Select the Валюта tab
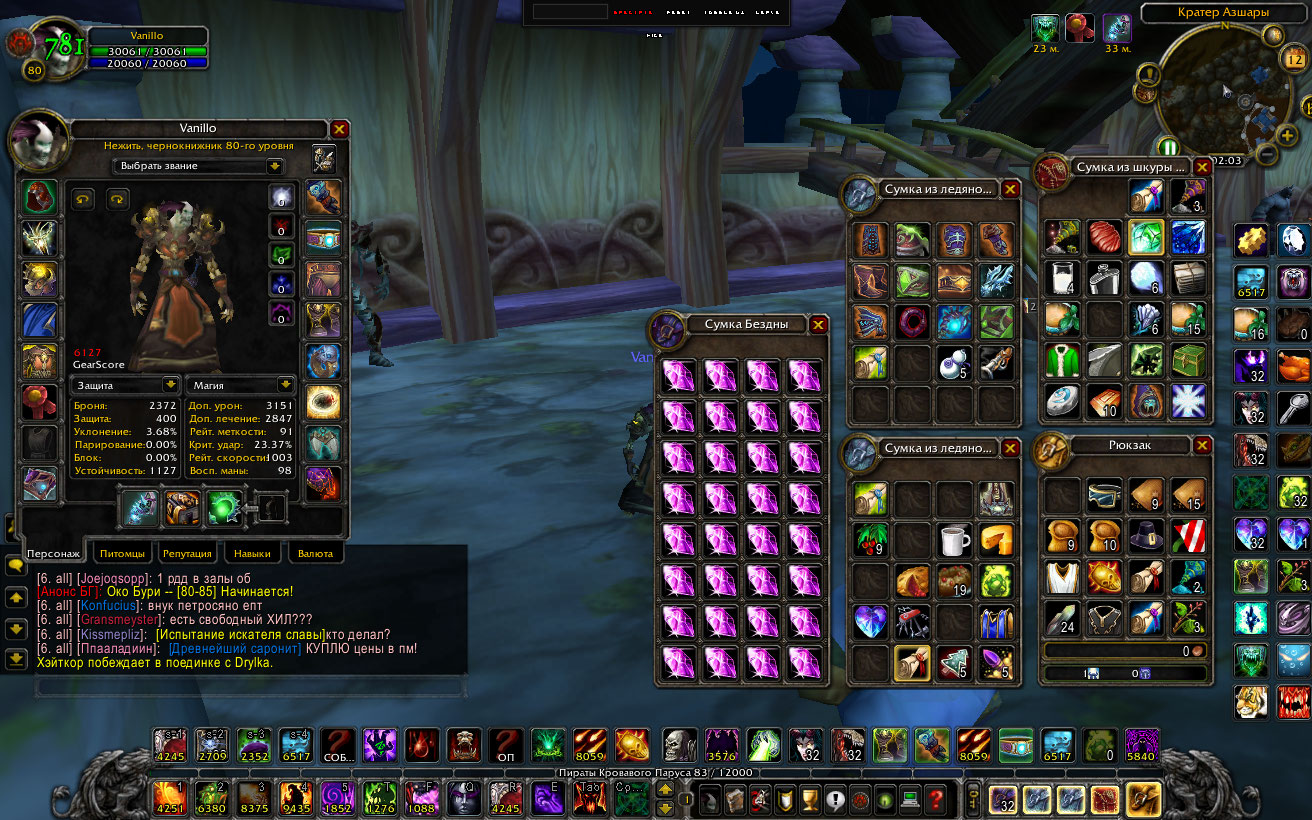The width and height of the screenshot is (1312, 820). [x=315, y=553]
